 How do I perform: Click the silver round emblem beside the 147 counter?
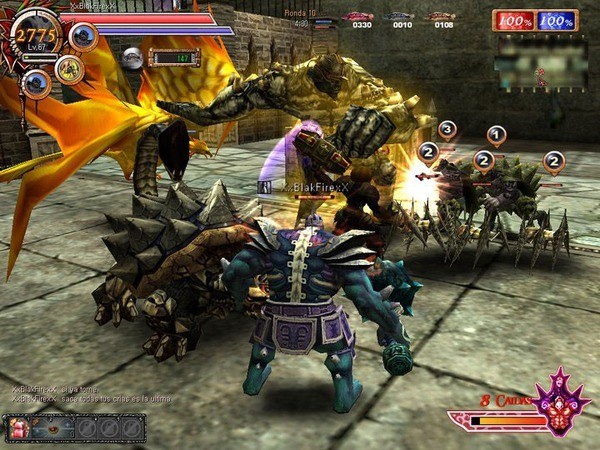(131, 58)
